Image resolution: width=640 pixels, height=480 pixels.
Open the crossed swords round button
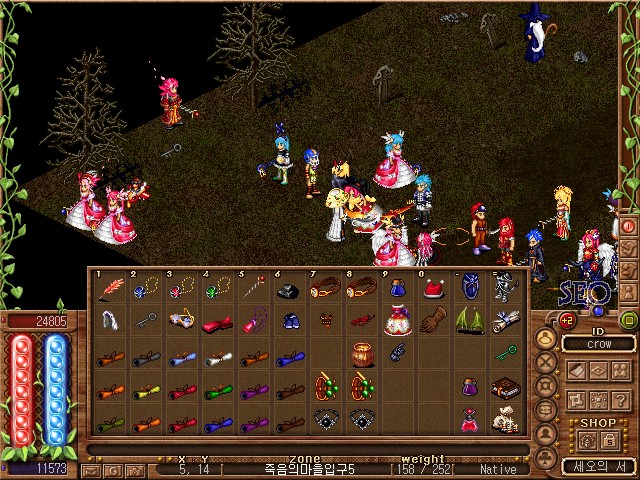pos(547,362)
